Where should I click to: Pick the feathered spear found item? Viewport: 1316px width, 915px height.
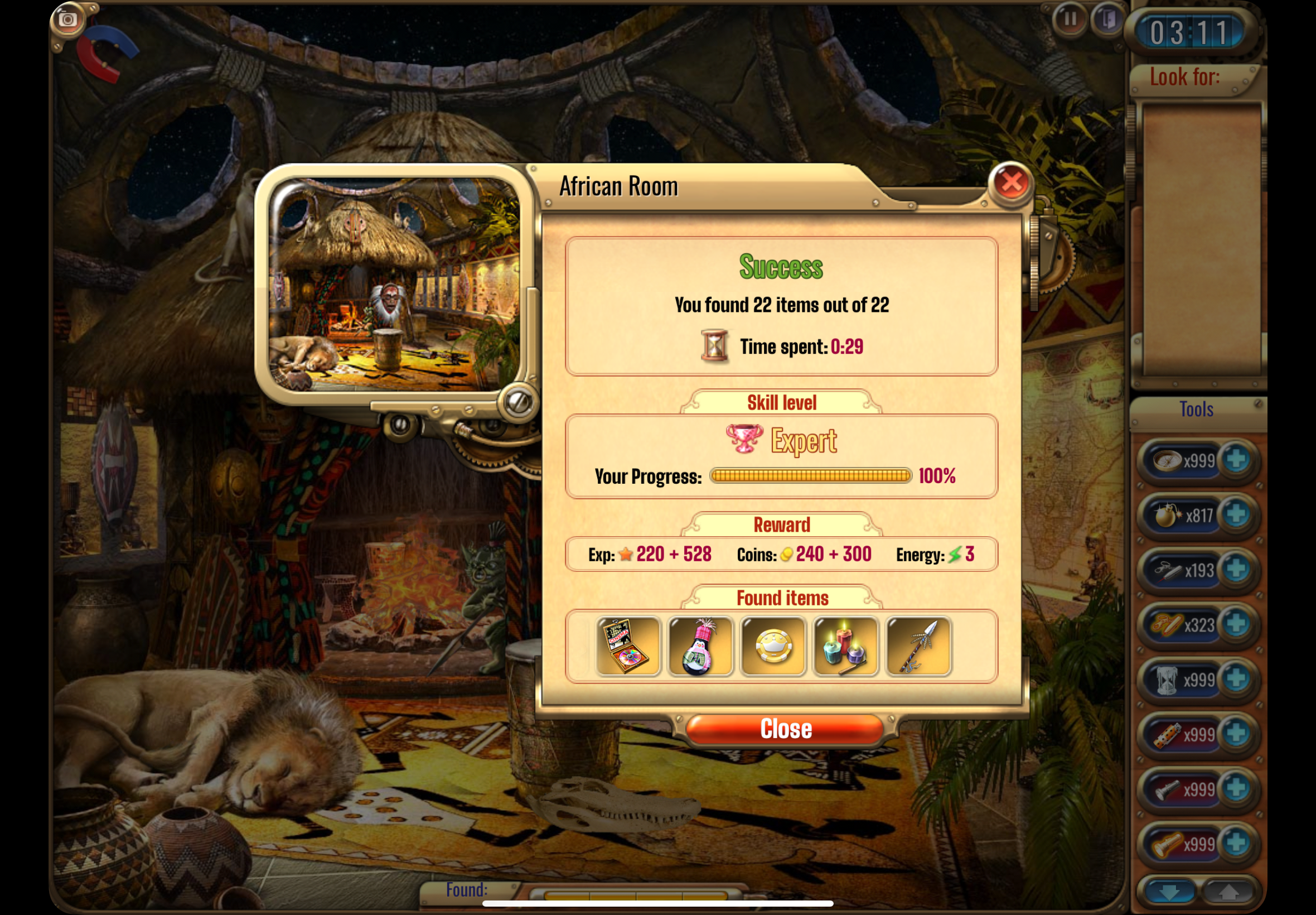coord(918,646)
